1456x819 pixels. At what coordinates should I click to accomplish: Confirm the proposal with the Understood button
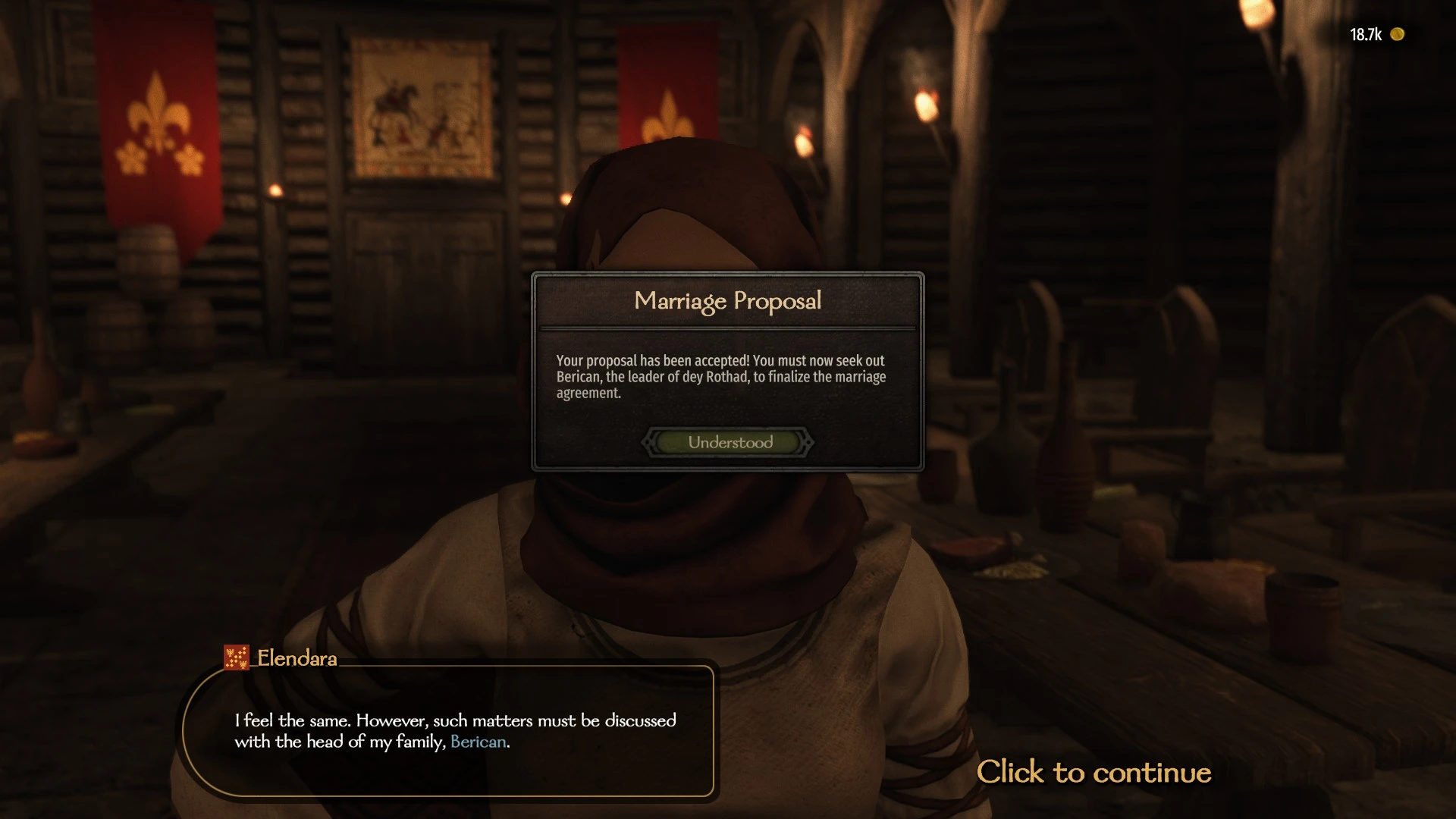tap(729, 442)
